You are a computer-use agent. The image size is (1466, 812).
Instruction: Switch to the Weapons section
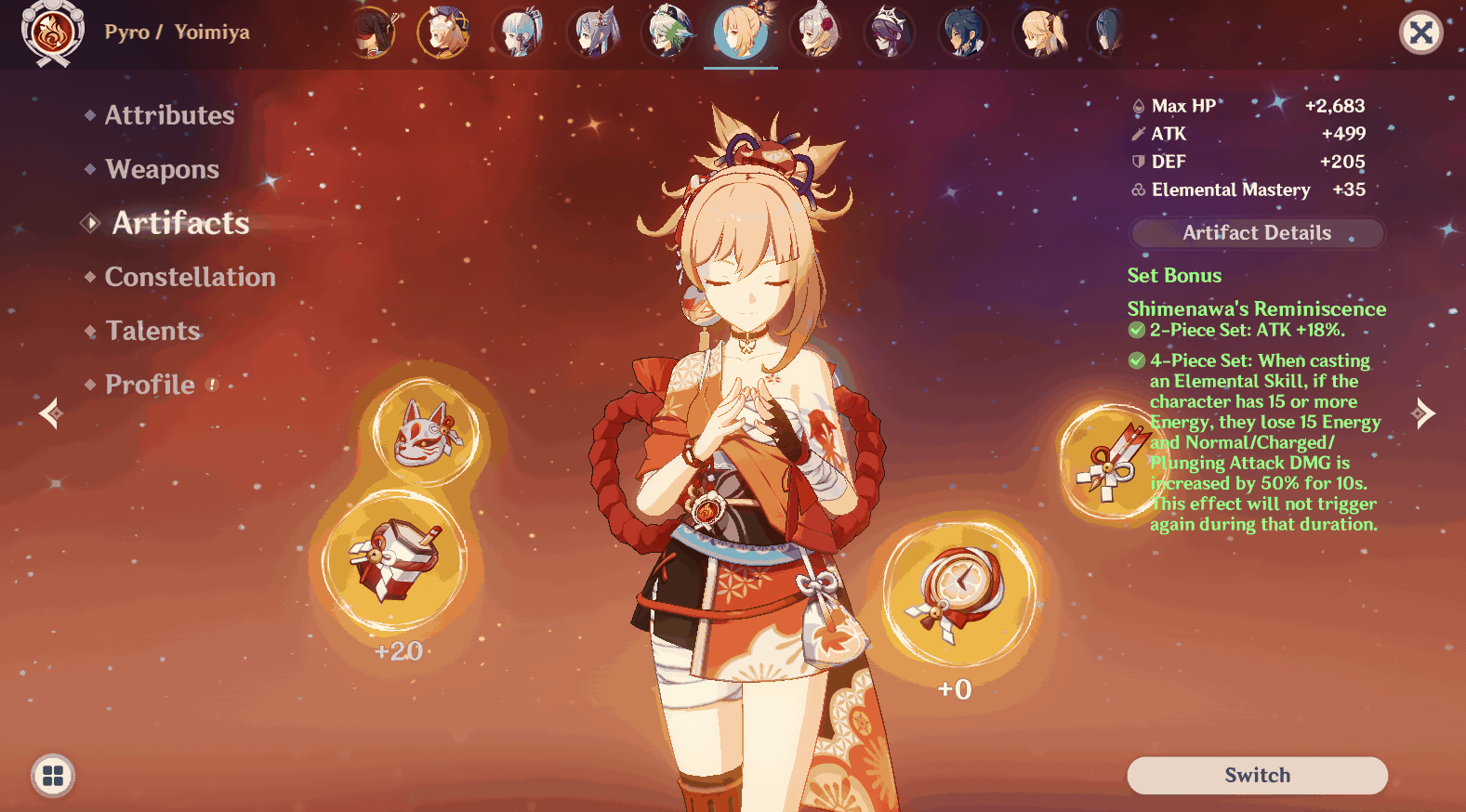point(163,169)
